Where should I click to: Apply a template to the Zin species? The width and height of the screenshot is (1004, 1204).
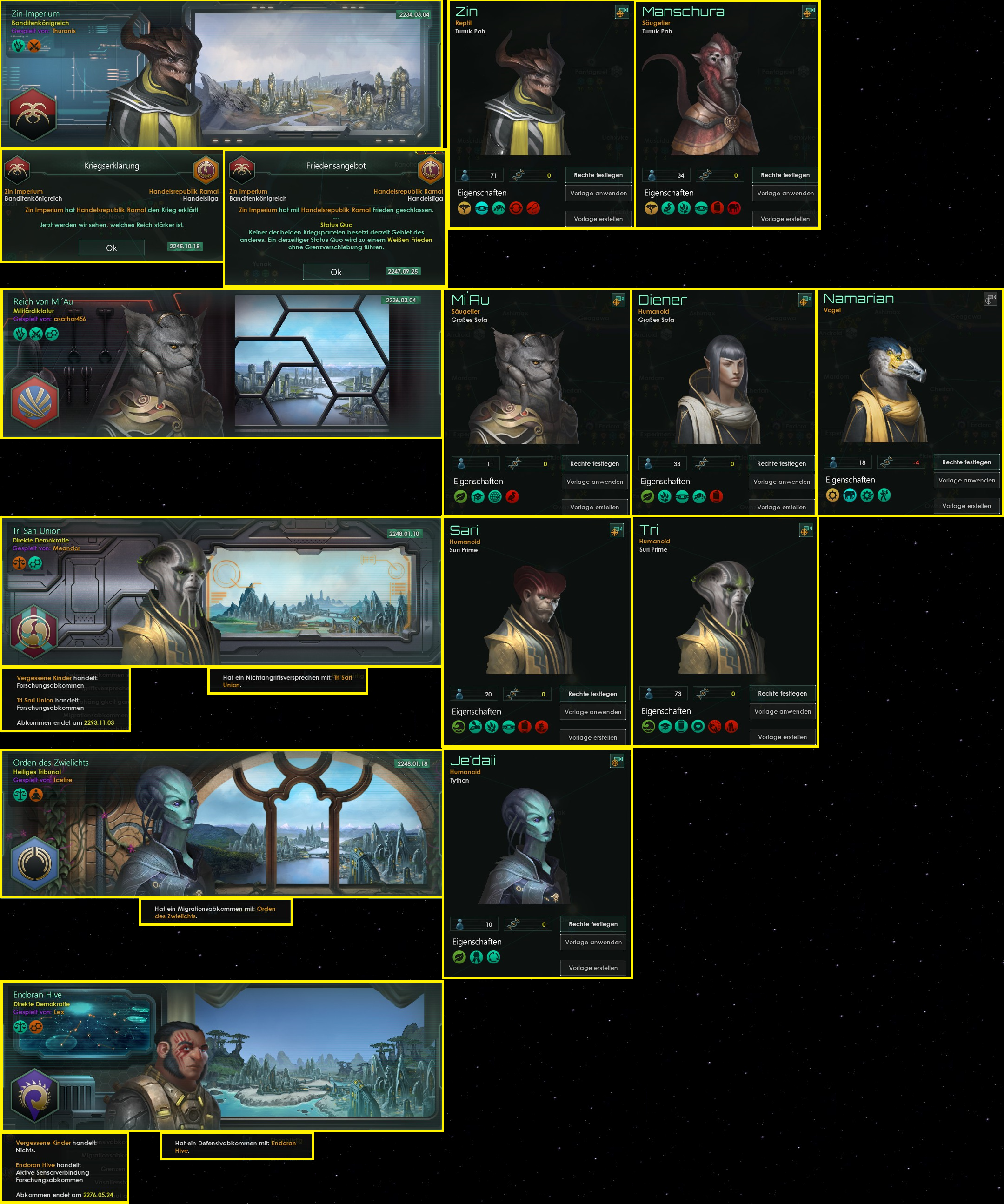point(598,193)
